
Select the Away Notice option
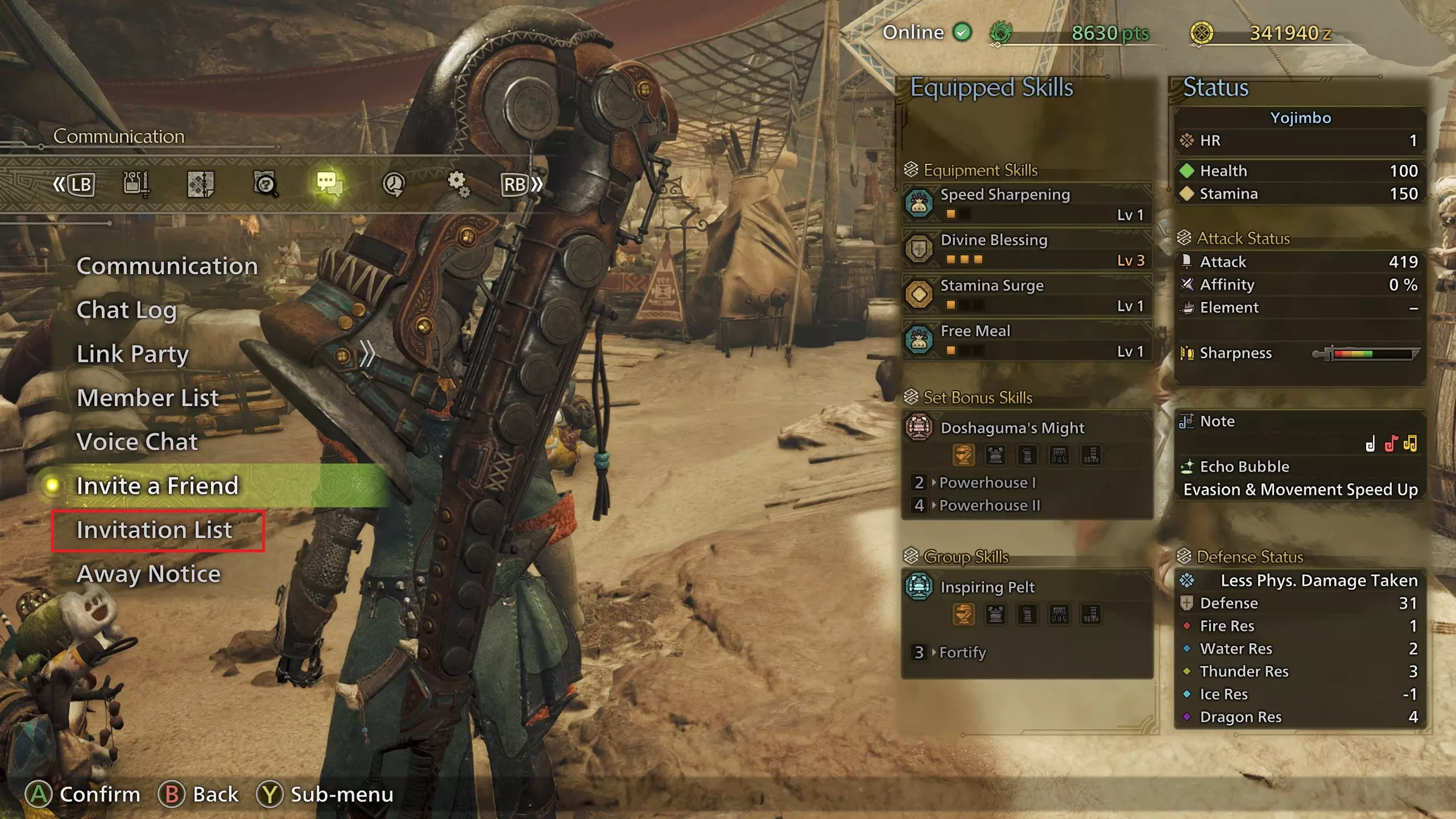point(148,574)
